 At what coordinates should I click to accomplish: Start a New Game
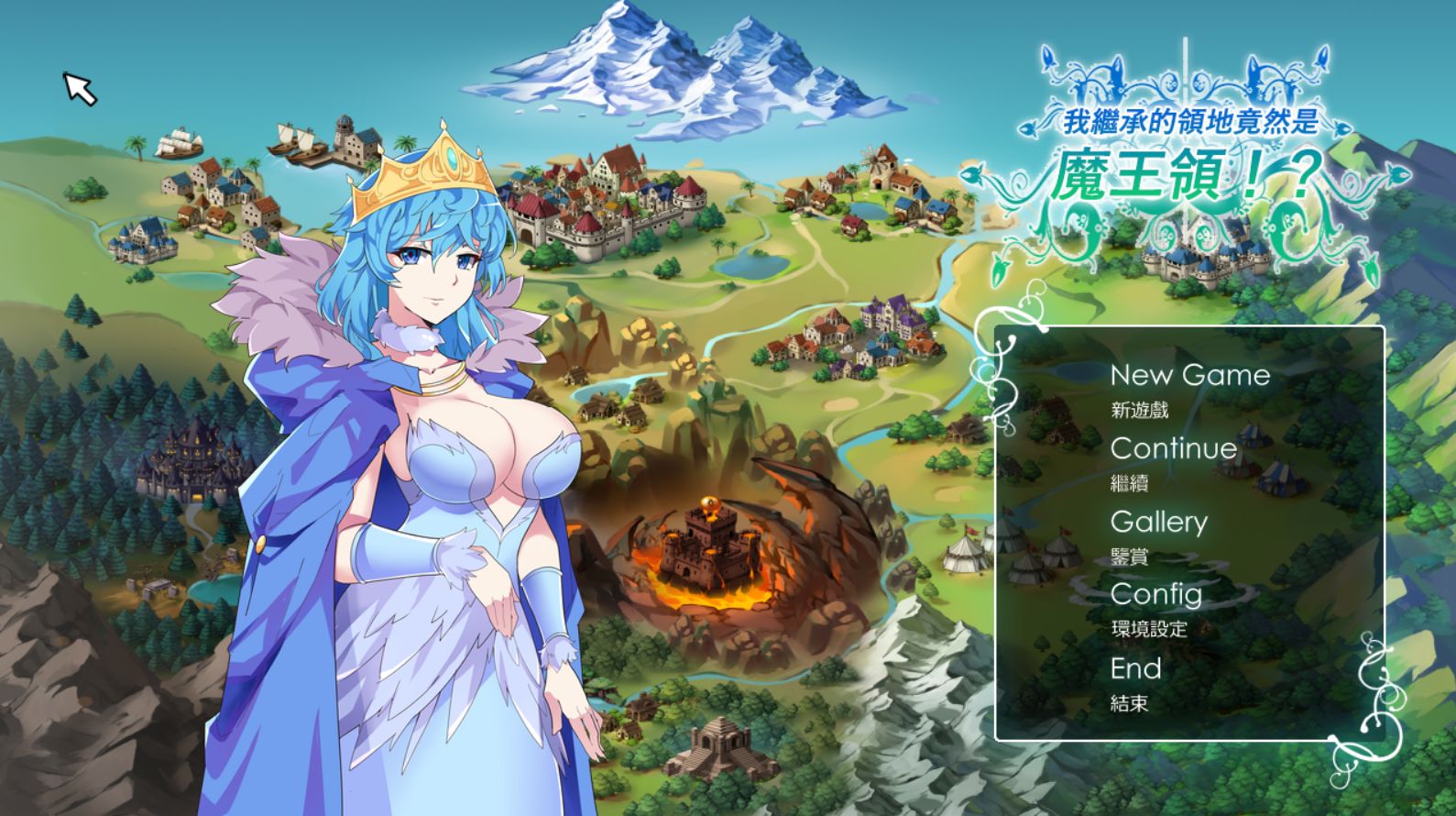pyautogui.click(x=1189, y=376)
